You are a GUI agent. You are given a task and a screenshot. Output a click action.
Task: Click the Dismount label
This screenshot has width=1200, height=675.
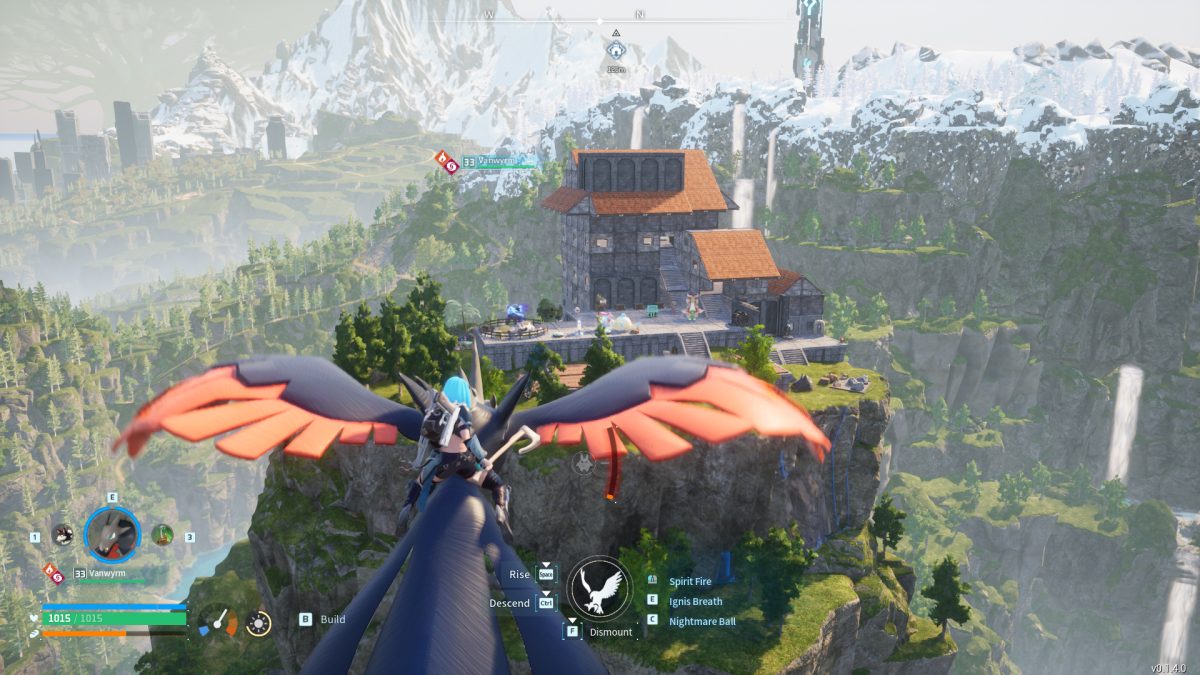pos(610,632)
